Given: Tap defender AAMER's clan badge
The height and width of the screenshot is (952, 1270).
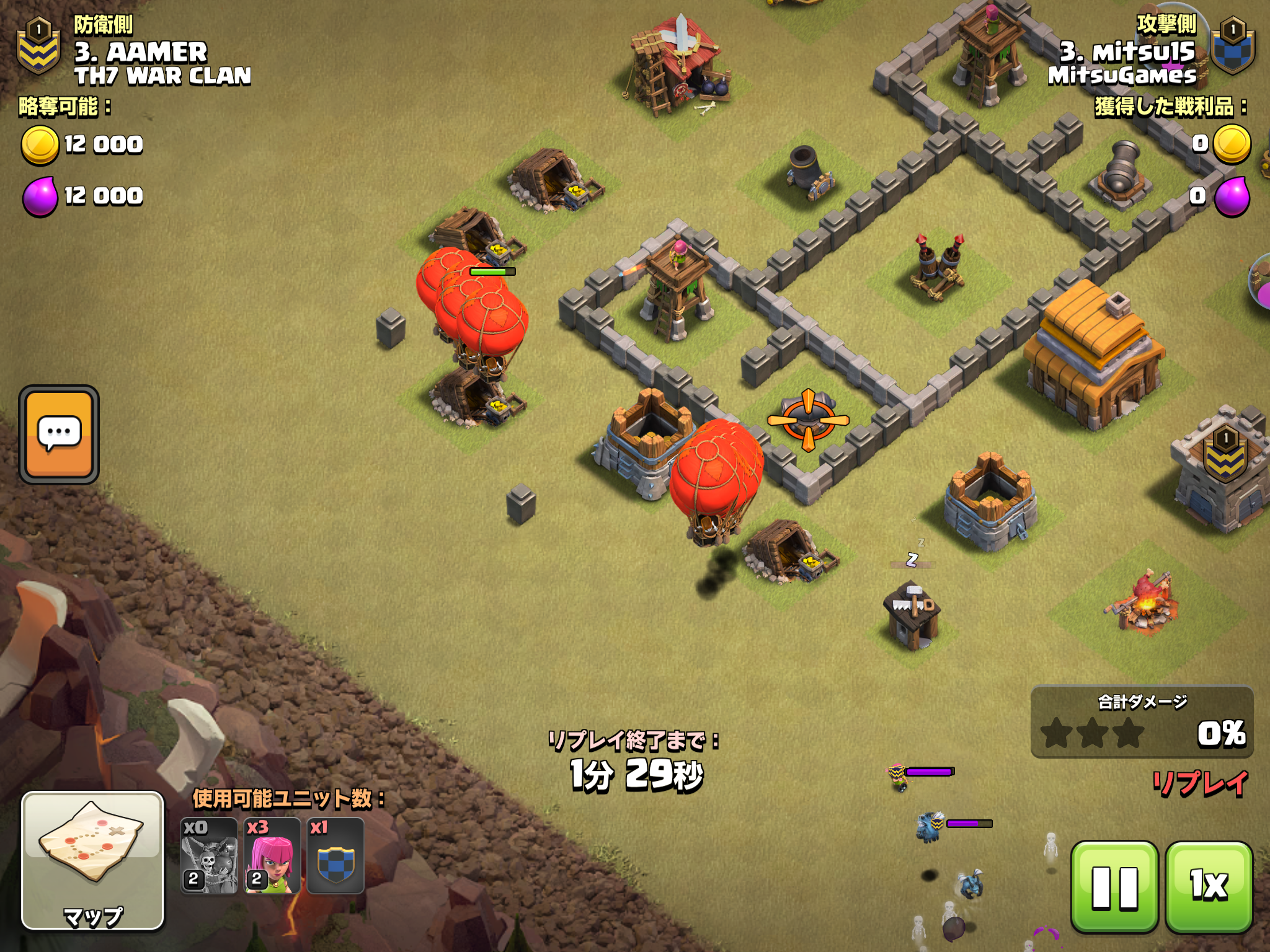Looking at the screenshot, I should (x=38, y=46).
